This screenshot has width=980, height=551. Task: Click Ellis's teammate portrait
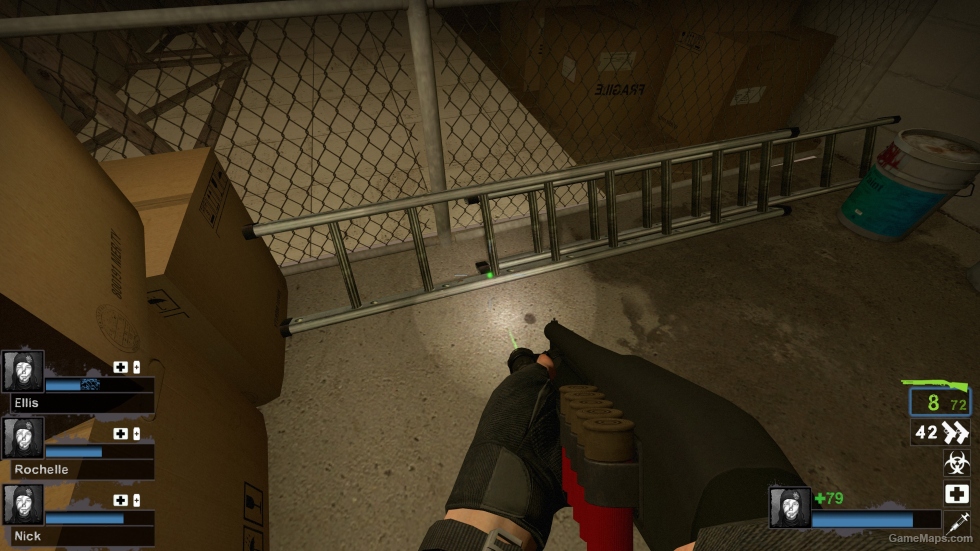[x=23, y=371]
